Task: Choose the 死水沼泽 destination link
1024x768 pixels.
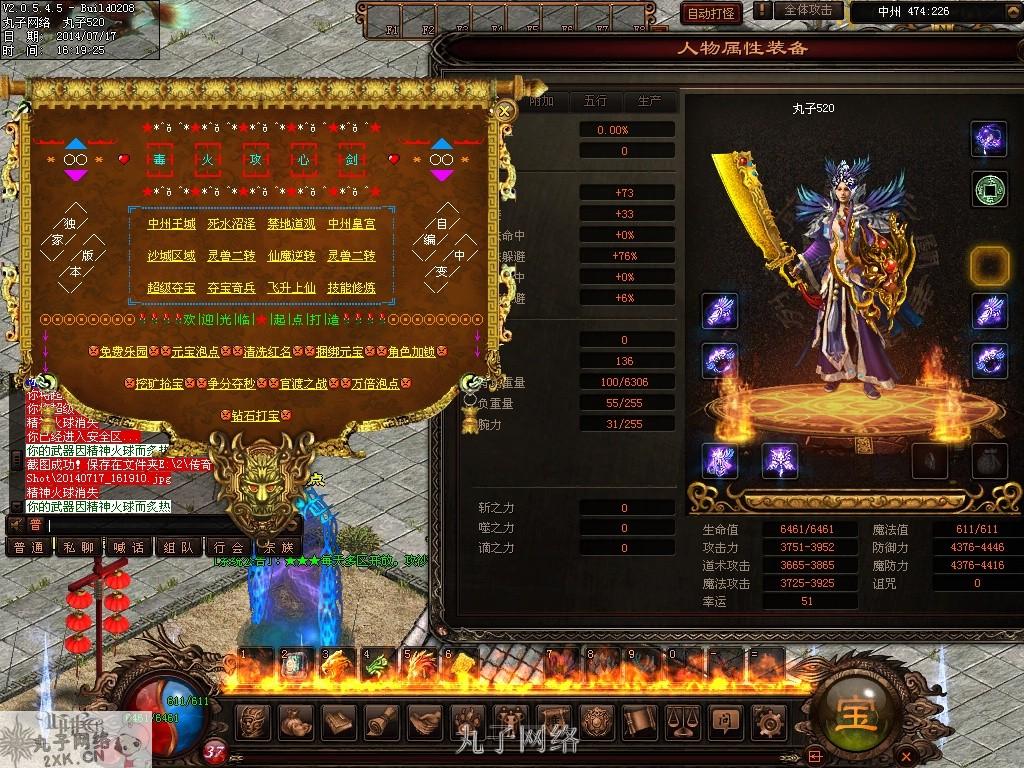Action: pyautogui.click(x=231, y=225)
